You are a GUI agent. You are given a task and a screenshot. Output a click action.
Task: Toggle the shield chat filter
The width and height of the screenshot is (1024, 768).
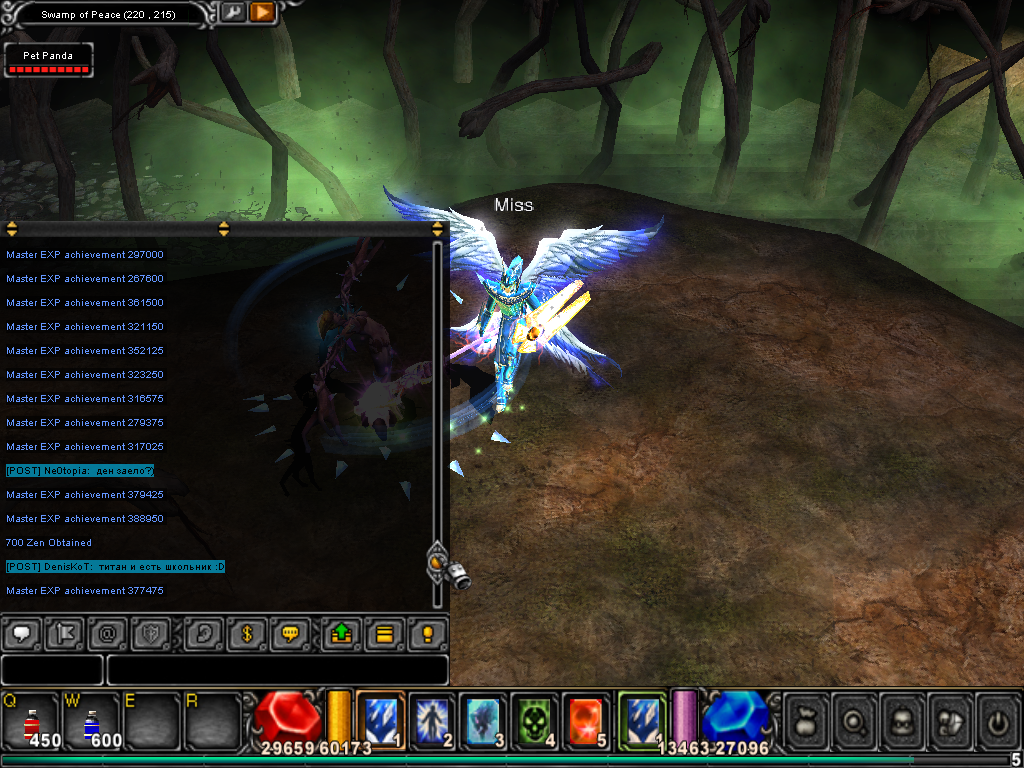150,633
